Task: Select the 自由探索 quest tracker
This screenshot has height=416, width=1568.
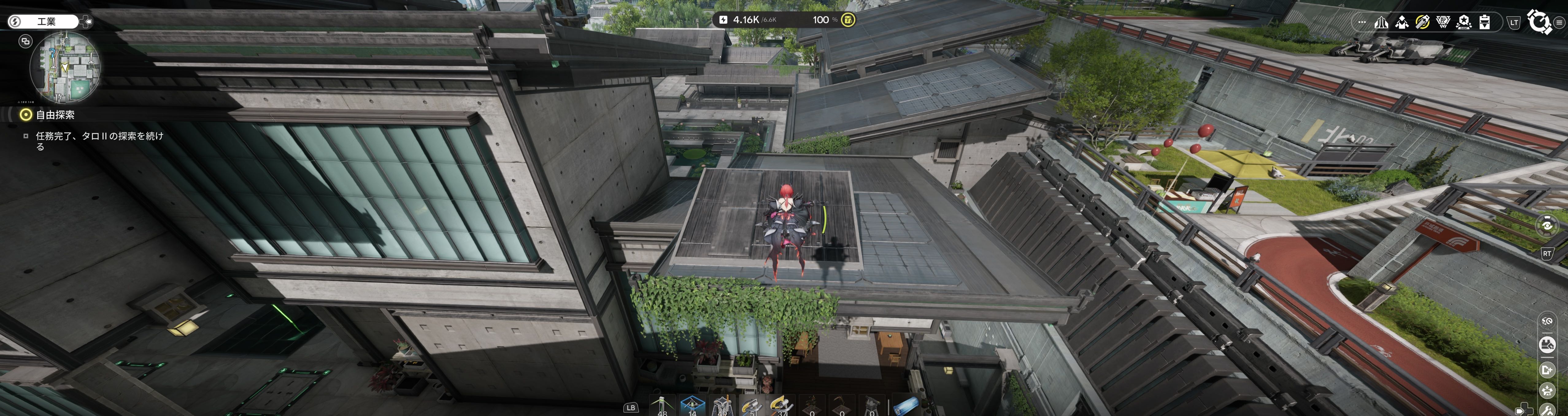Action: click(55, 114)
